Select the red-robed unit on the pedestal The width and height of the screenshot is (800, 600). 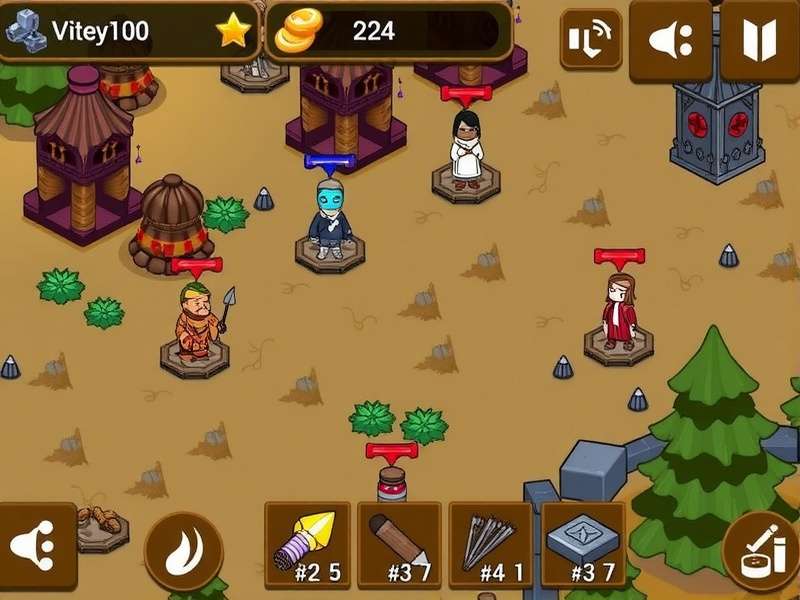point(619,312)
